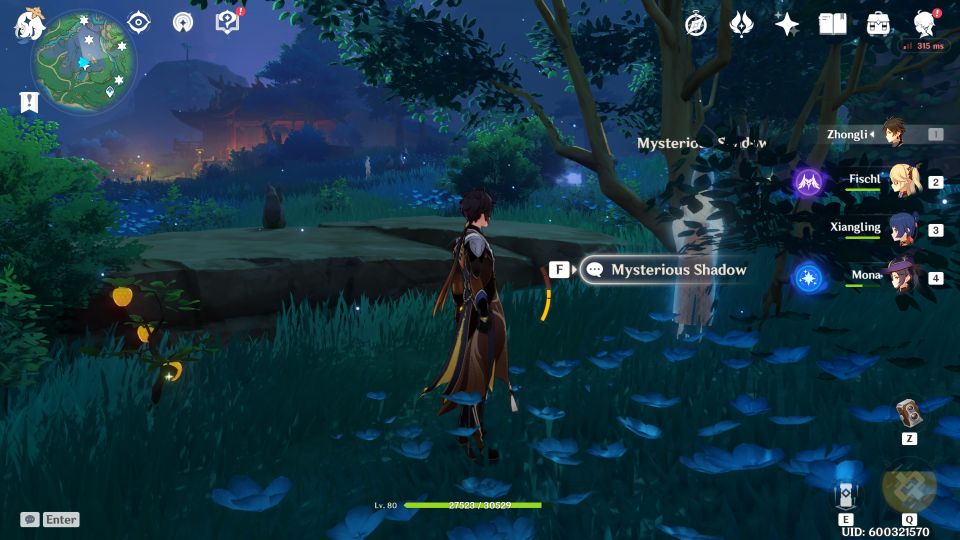960x540 pixels.
Task: Open the Wish banner icon
Action: pyautogui.click(x=742, y=24)
